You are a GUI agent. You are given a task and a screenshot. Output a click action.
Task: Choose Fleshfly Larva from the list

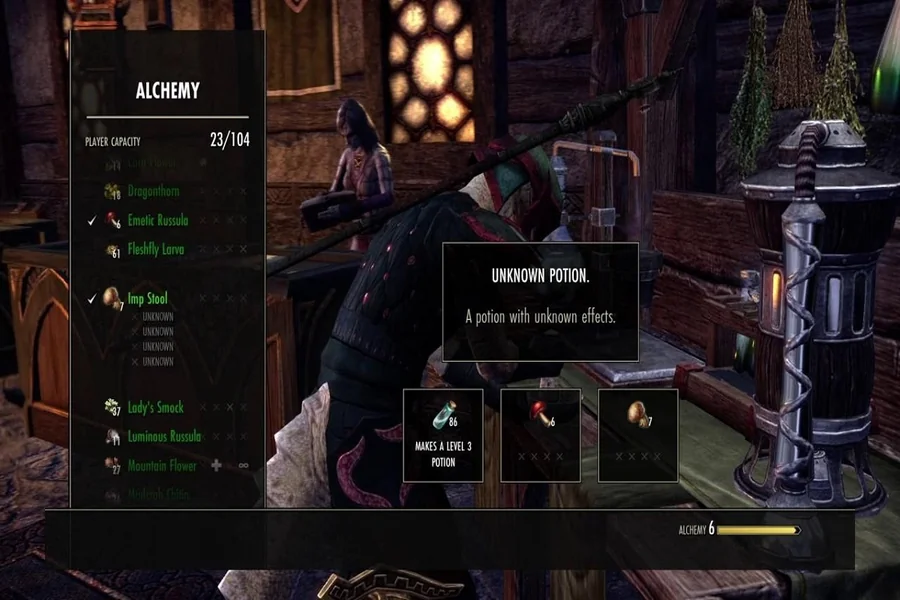pyautogui.click(x=155, y=249)
